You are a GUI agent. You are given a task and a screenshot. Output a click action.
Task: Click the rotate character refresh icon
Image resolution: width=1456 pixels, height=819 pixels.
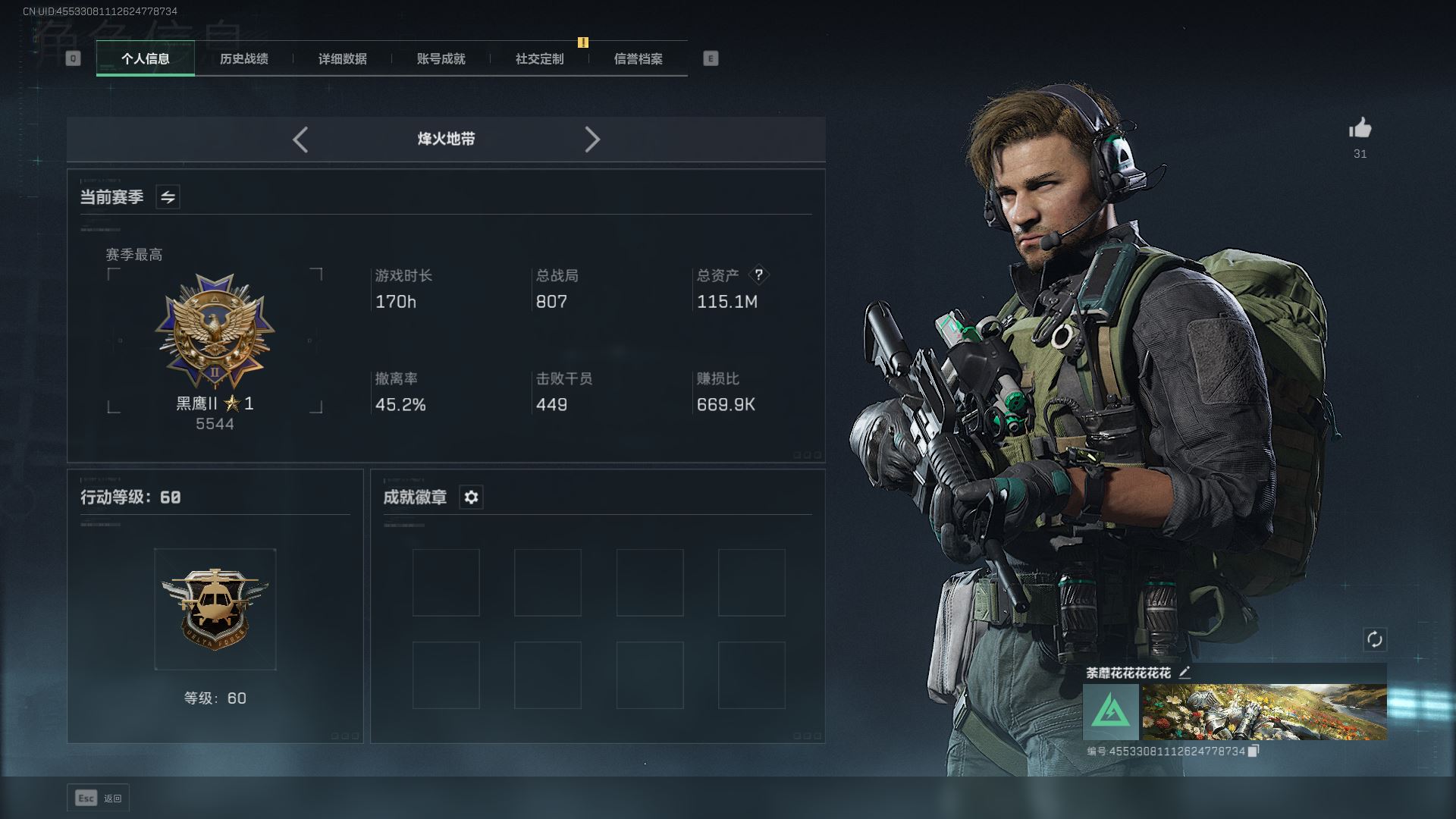click(1374, 639)
